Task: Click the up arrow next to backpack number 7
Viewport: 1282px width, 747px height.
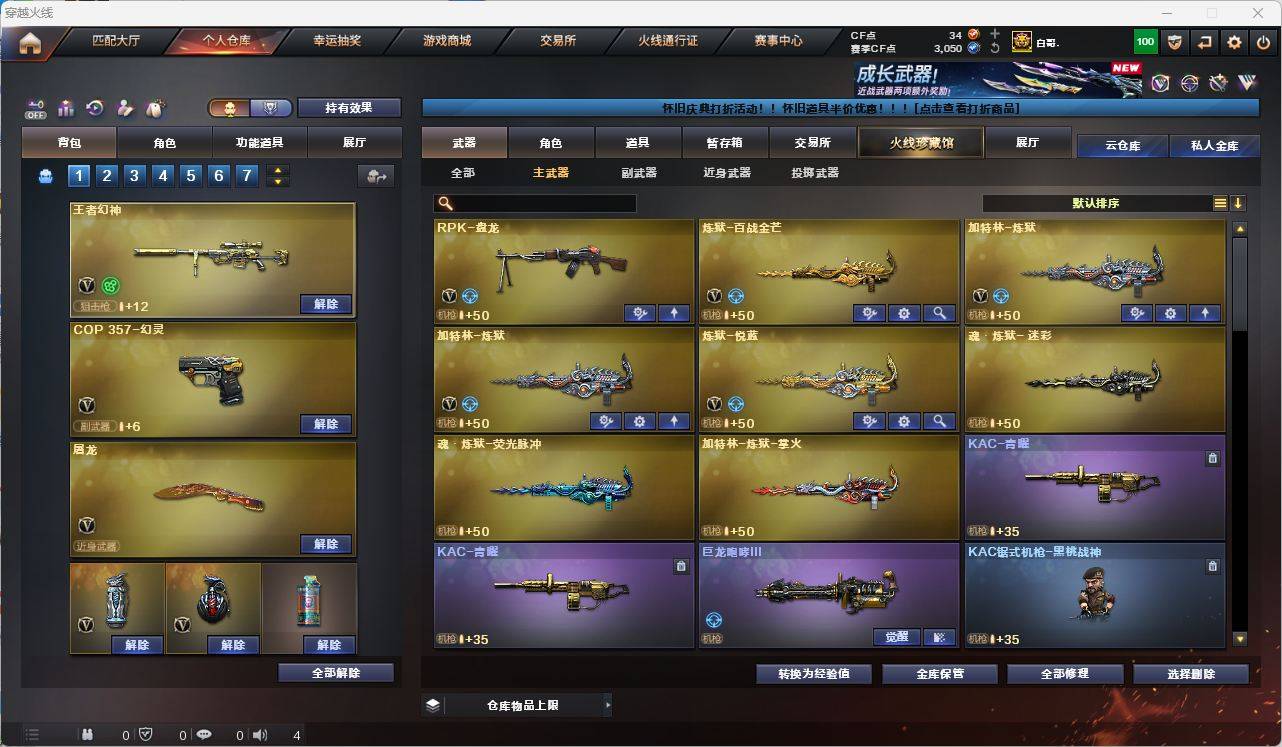Action: point(276,169)
